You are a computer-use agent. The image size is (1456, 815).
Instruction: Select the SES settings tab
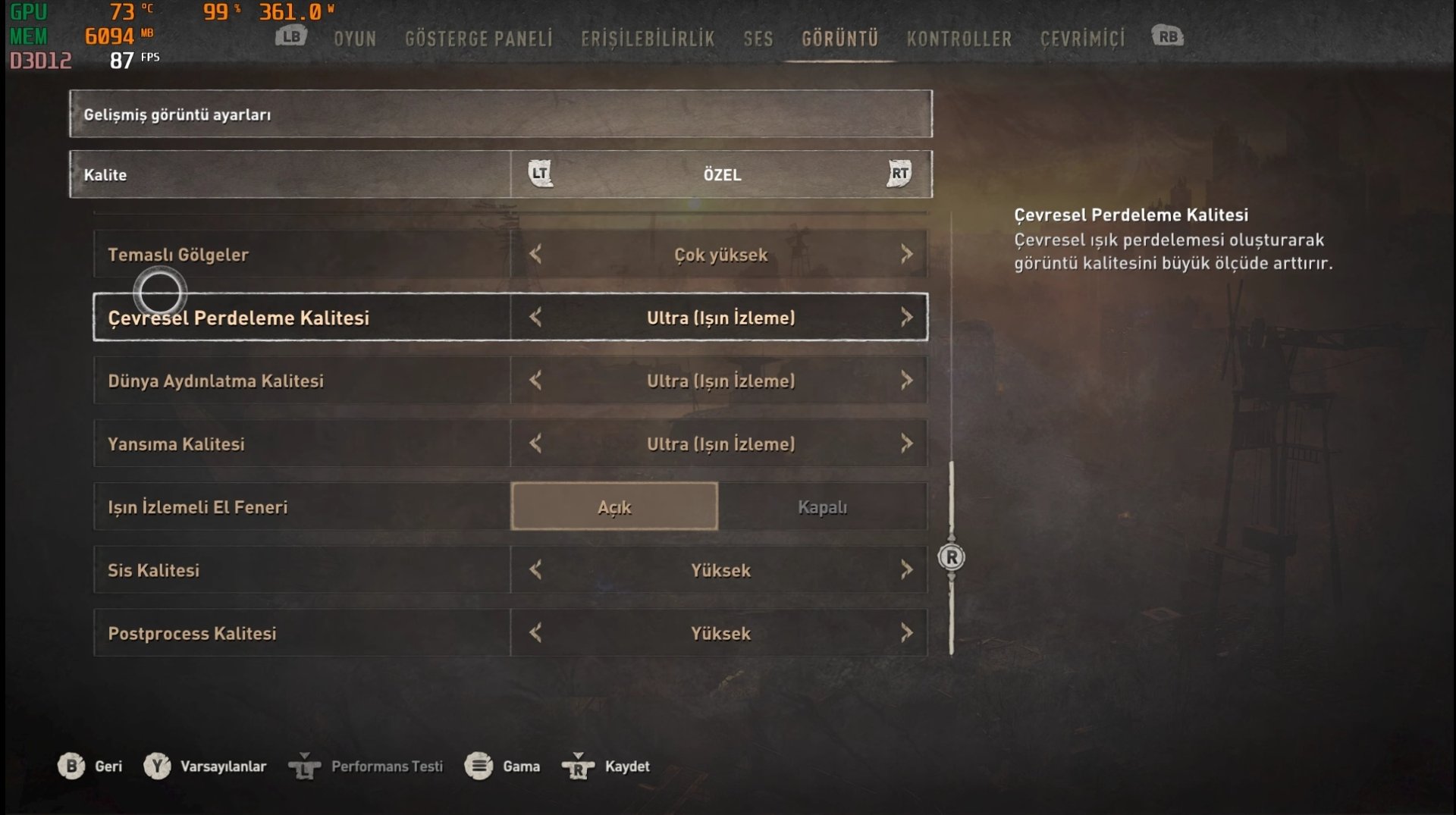click(x=758, y=39)
